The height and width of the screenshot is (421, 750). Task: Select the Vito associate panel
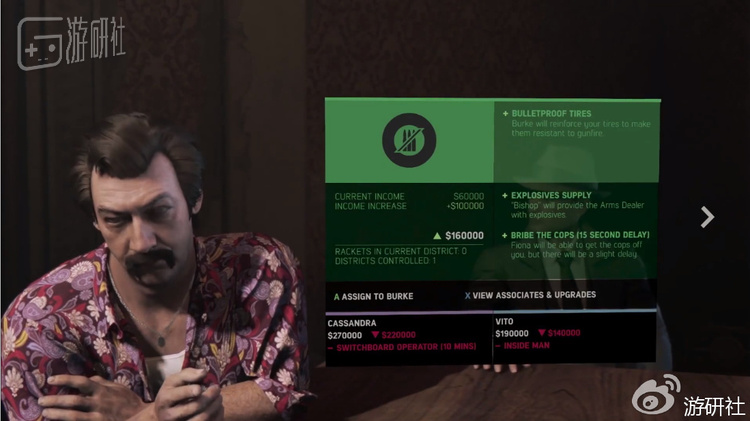click(574, 335)
